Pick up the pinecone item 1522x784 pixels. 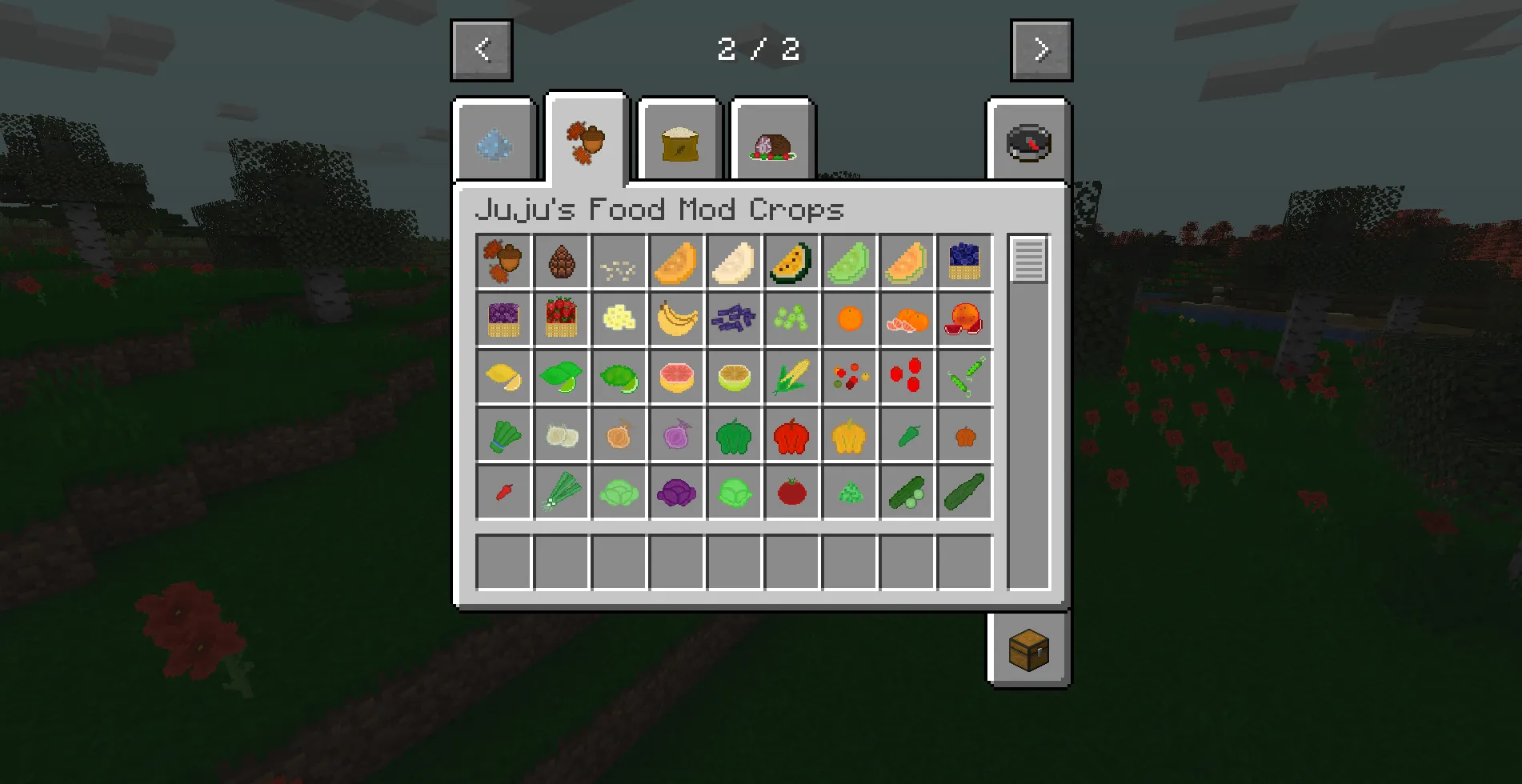click(560, 261)
